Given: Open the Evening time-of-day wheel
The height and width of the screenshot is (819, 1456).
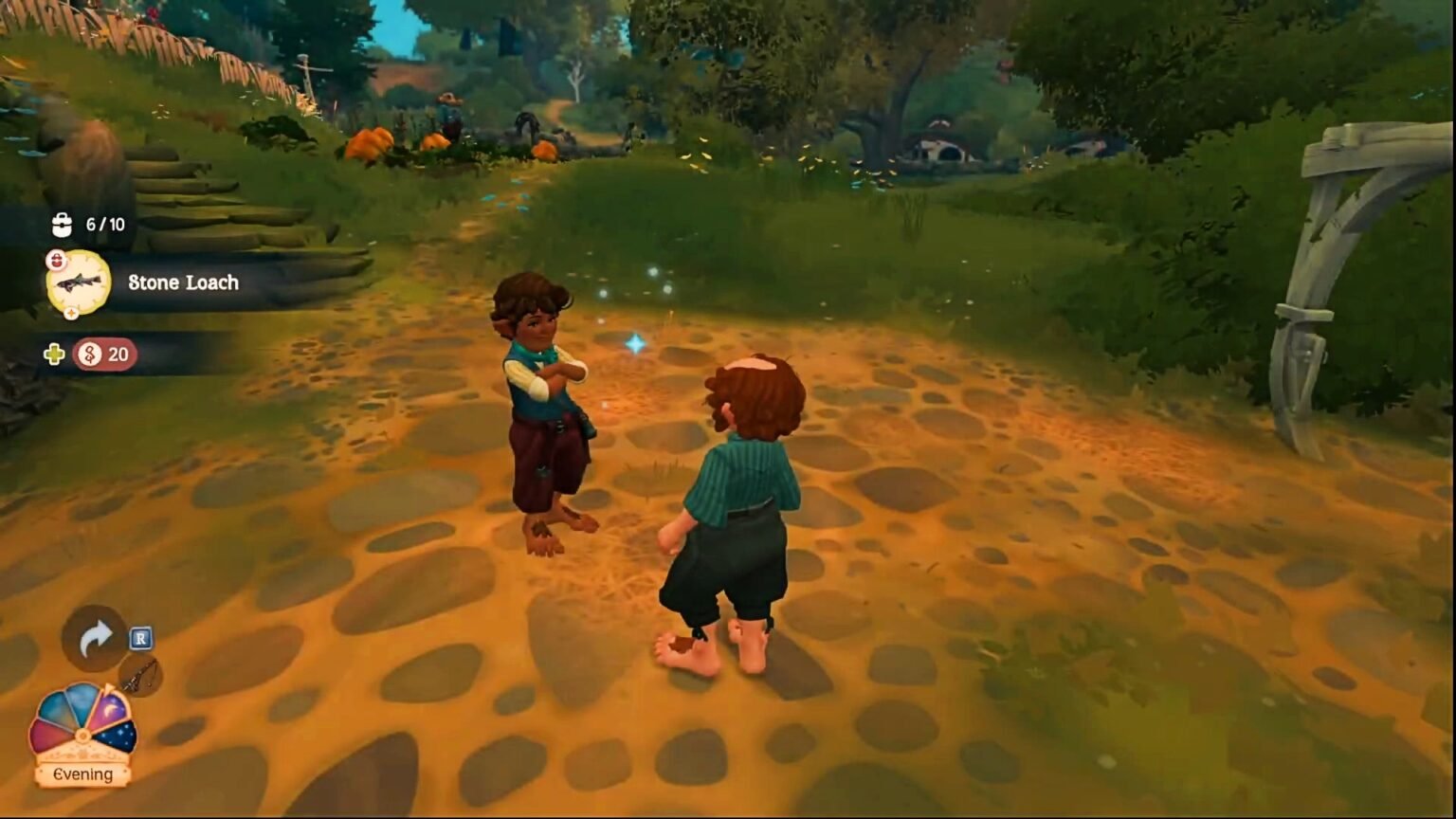Looking at the screenshot, I should point(82,735).
